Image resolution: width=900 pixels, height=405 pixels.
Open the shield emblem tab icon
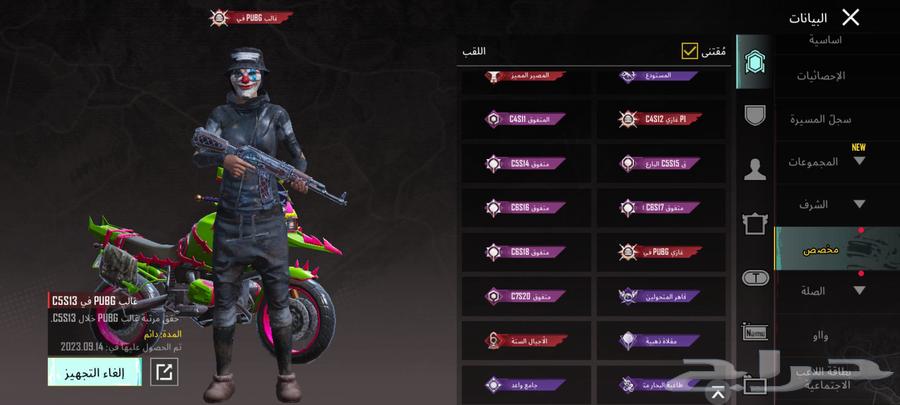click(x=755, y=115)
